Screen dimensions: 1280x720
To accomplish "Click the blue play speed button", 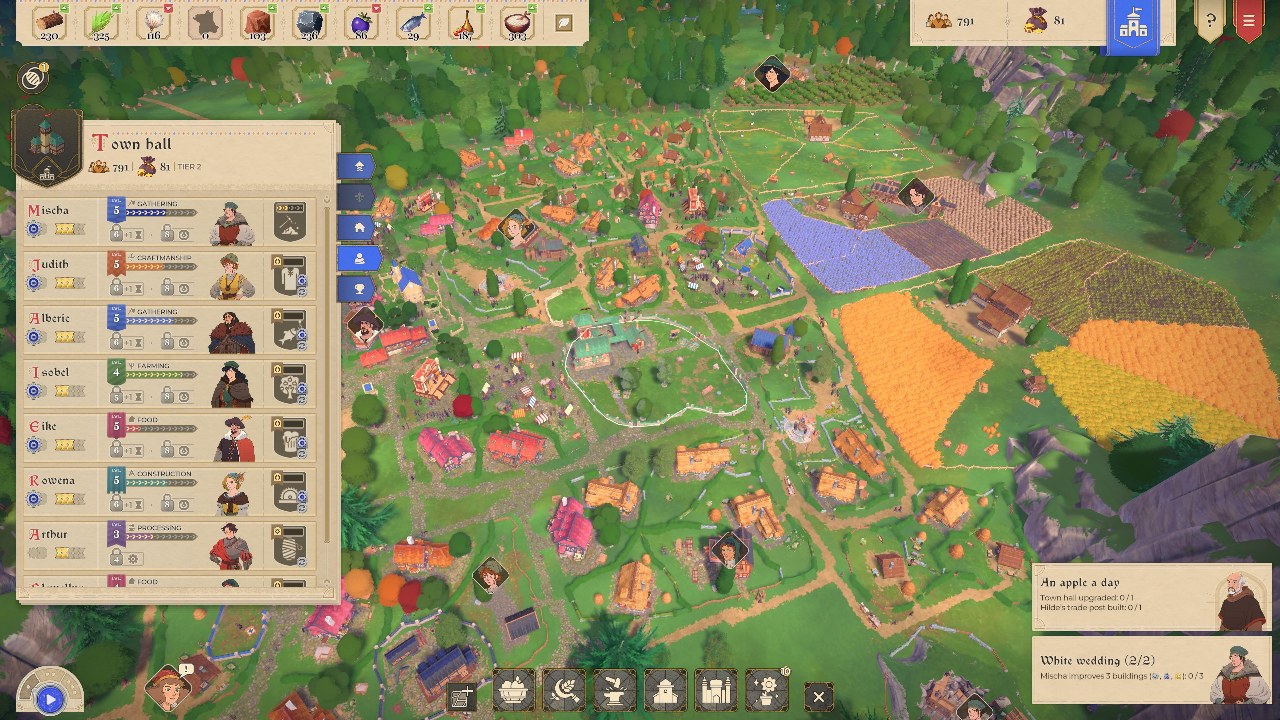I will pos(49,699).
